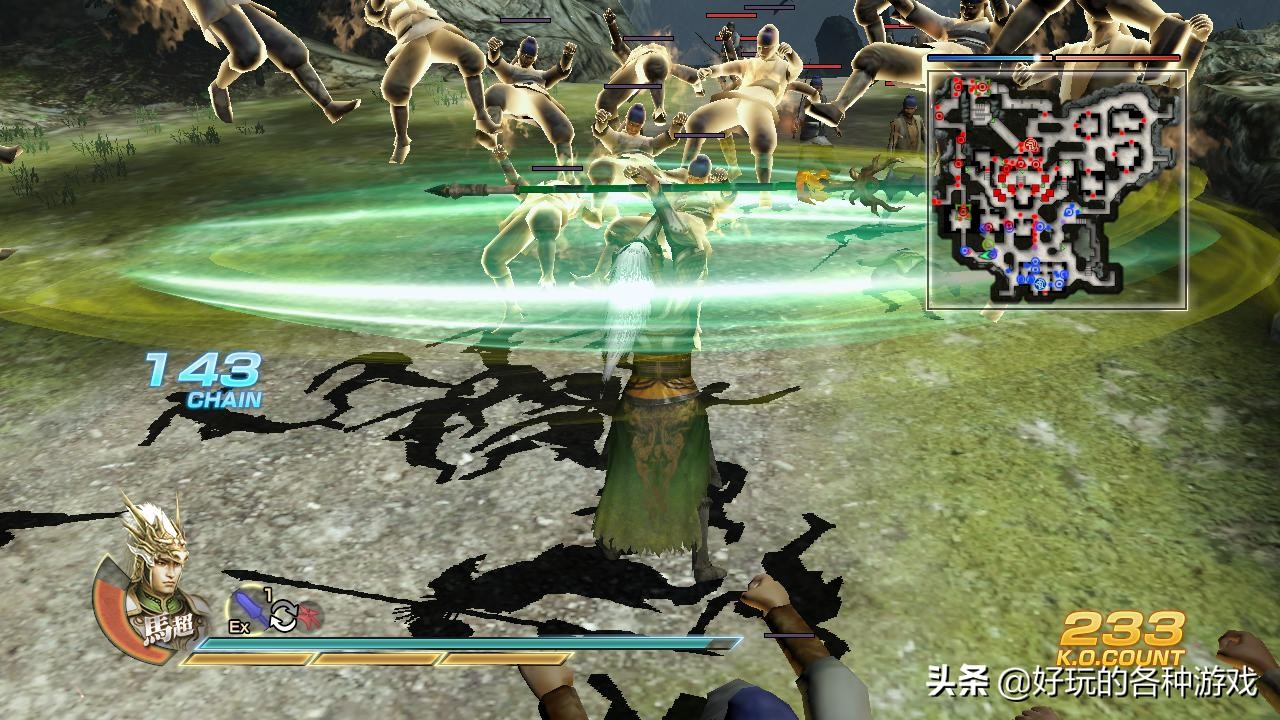Select the EX weapon icon
1280x720 pixels.
tap(249, 609)
